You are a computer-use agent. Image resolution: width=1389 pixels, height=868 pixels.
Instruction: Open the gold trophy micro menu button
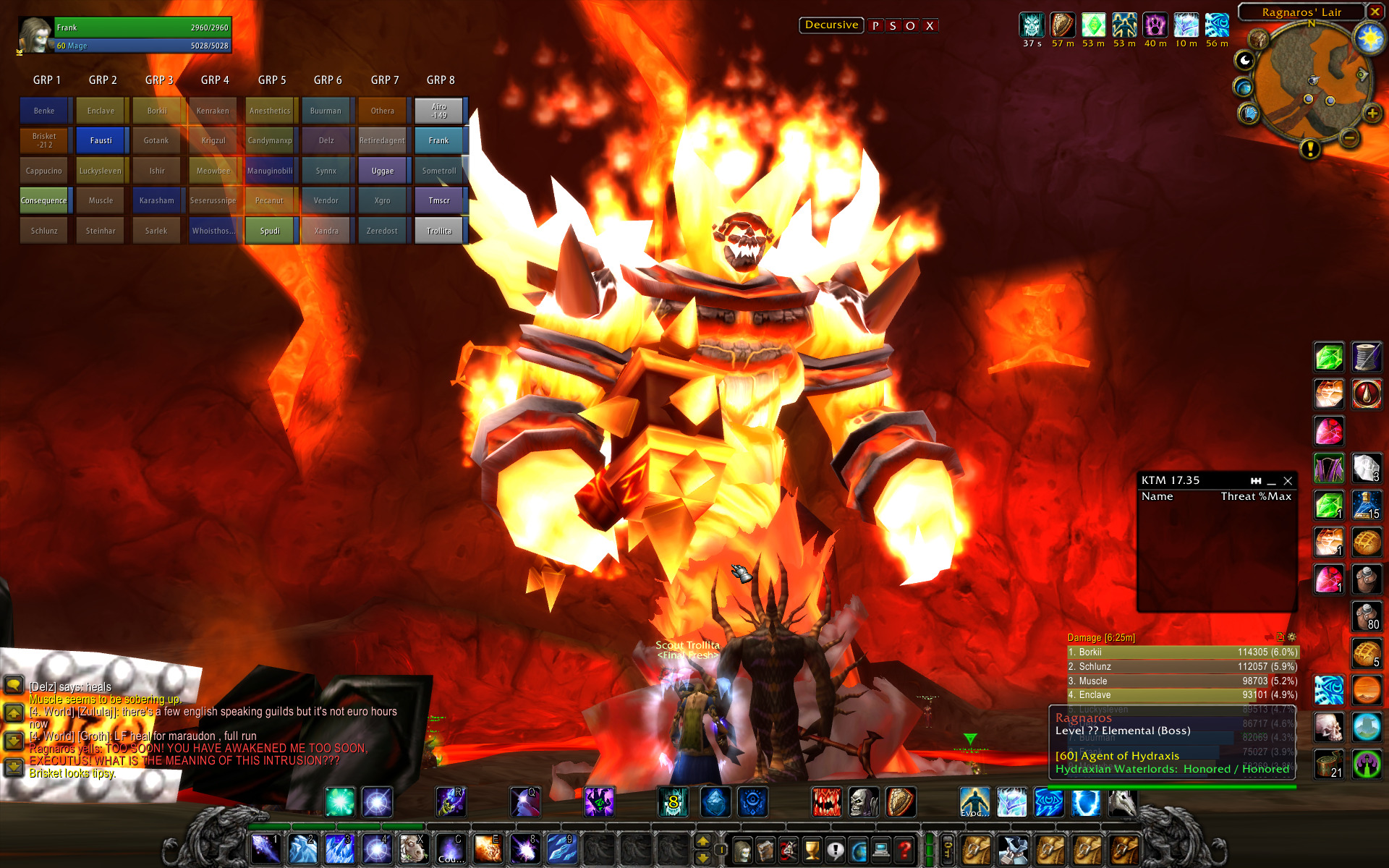pyautogui.click(x=812, y=850)
